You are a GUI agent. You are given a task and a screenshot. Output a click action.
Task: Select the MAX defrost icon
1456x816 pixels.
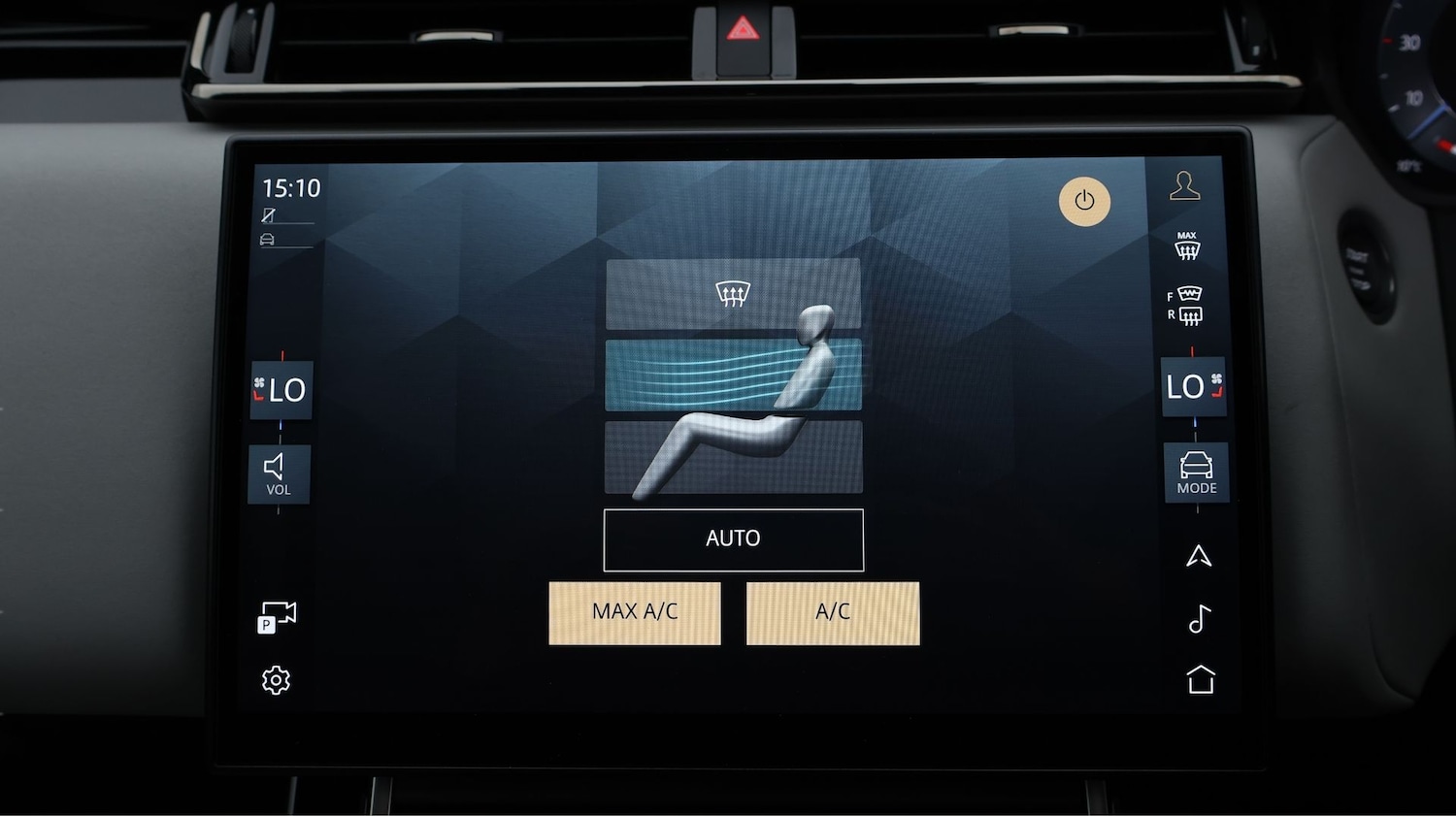point(1188,245)
